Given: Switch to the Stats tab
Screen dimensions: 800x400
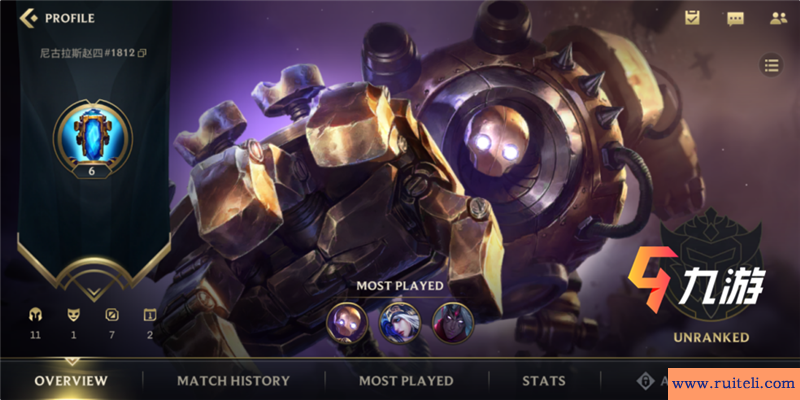Looking at the screenshot, I should [x=544, y=381].
